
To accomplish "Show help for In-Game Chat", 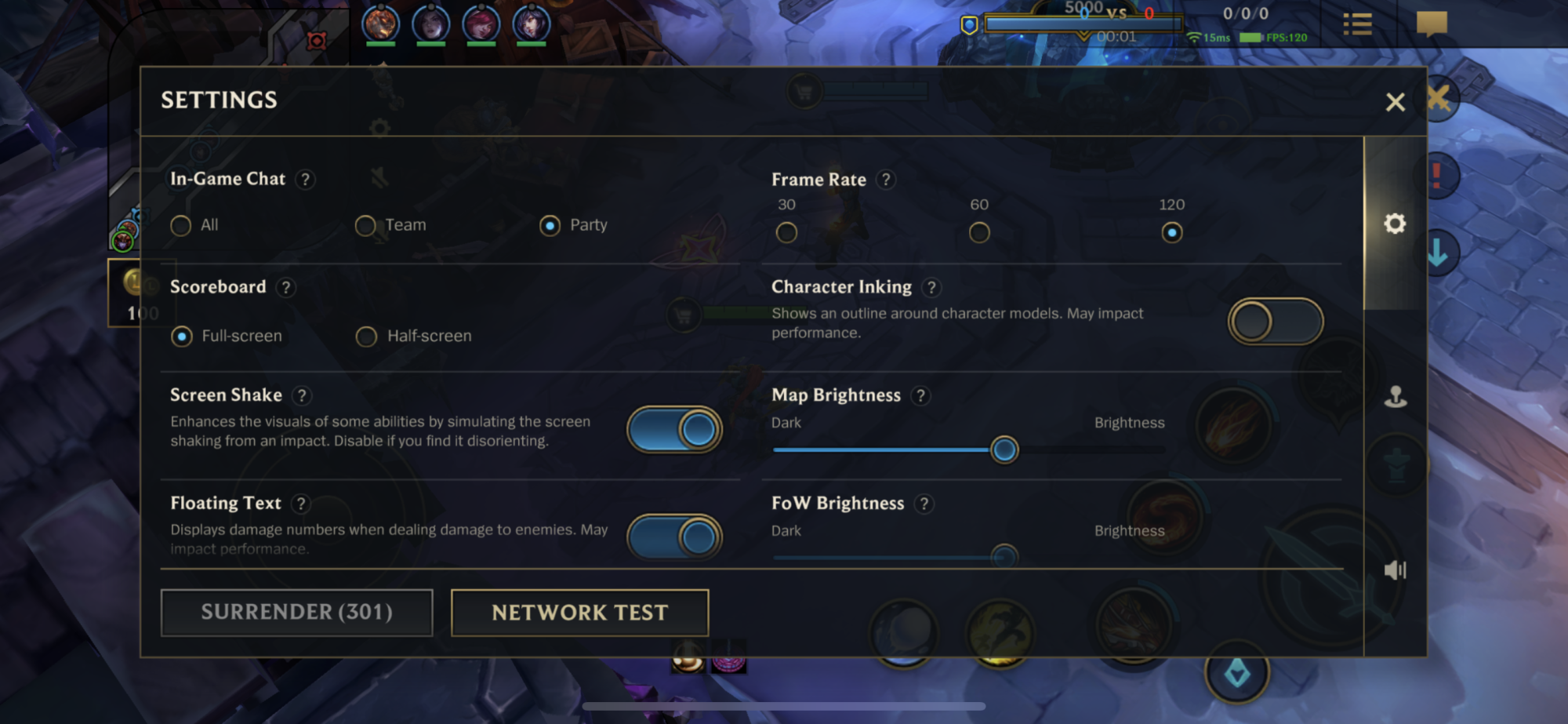I will tap(306, 180).
